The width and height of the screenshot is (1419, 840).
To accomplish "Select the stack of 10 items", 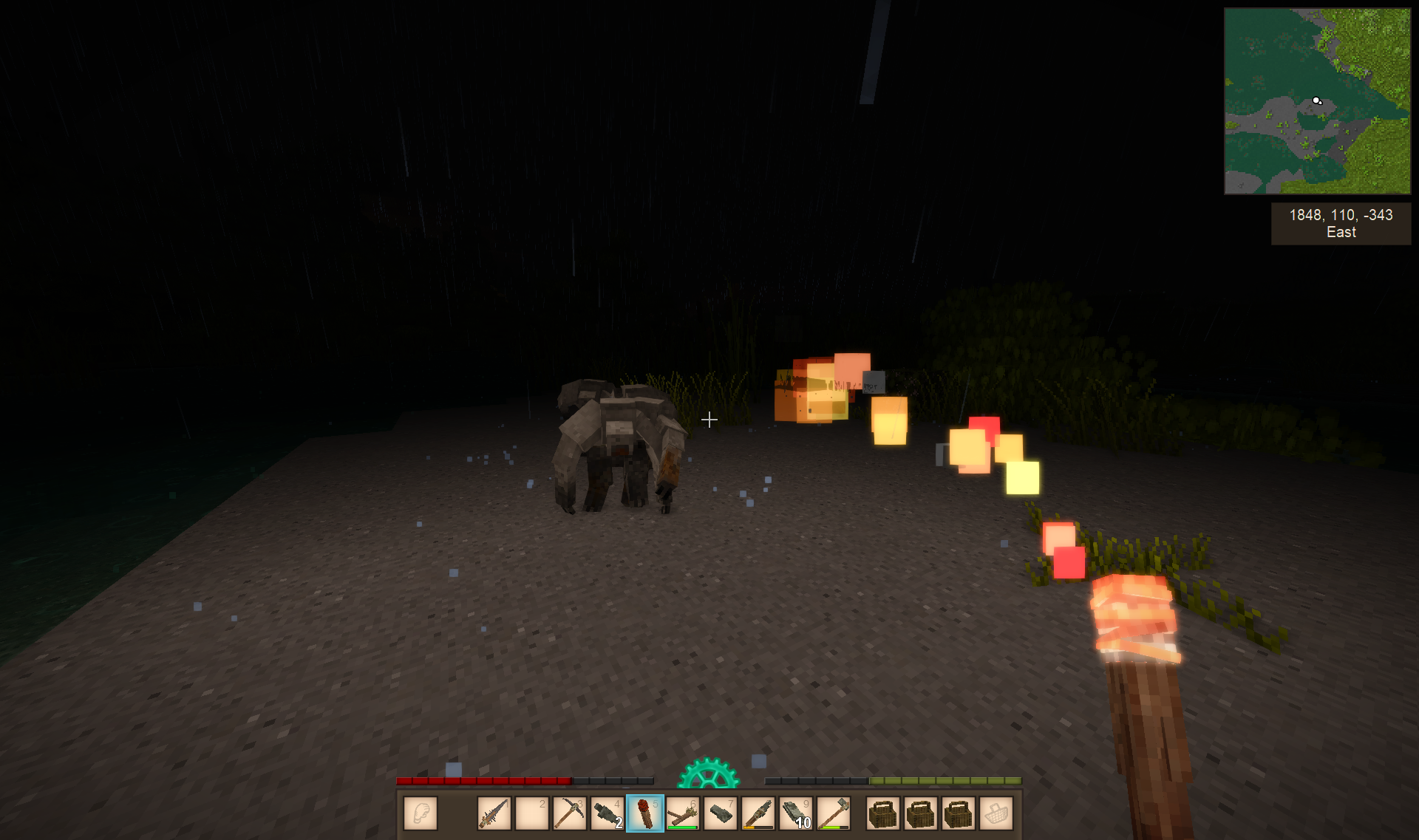I will [796, 813].
